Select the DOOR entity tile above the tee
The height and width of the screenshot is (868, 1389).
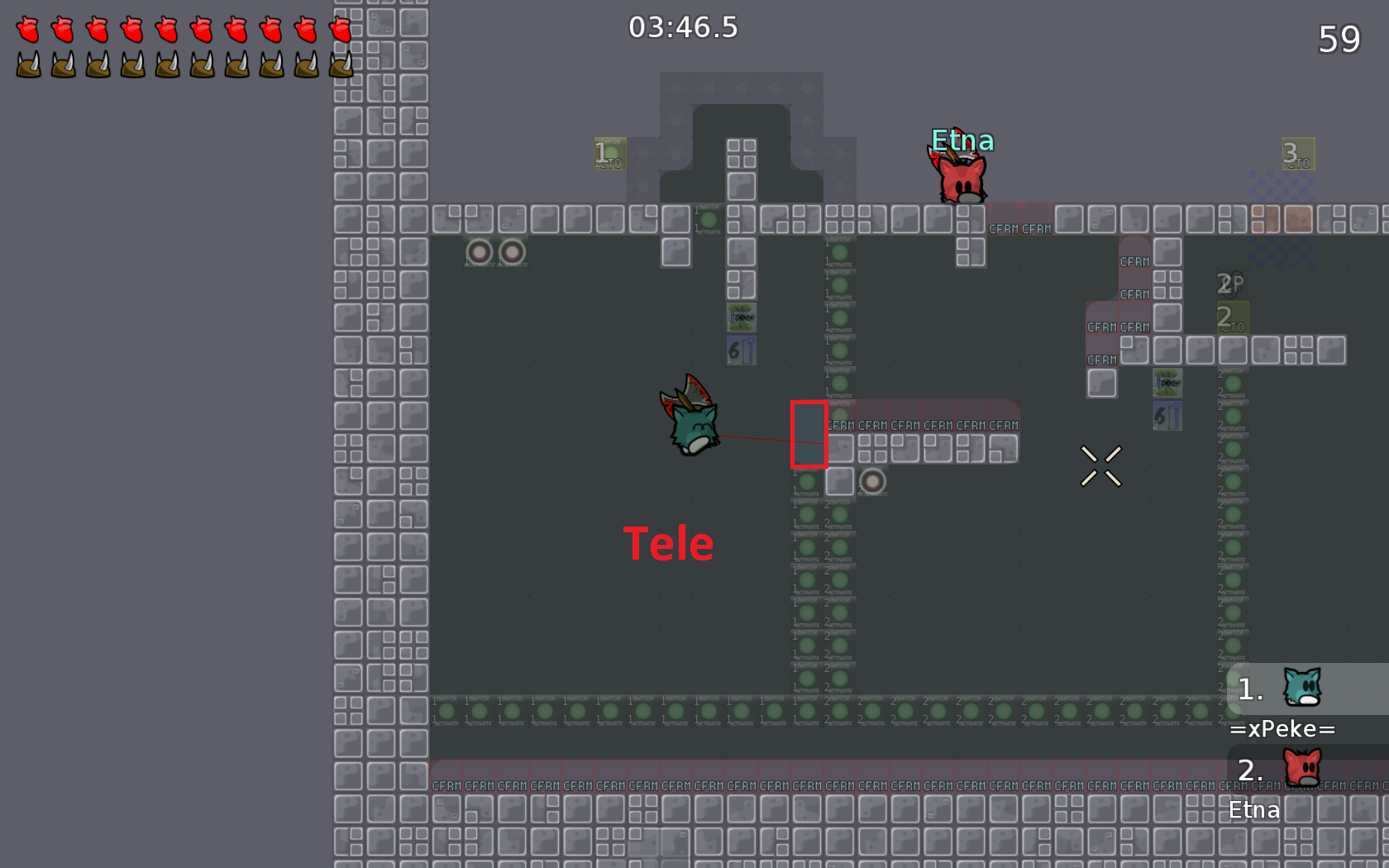(x=740, y=317)
